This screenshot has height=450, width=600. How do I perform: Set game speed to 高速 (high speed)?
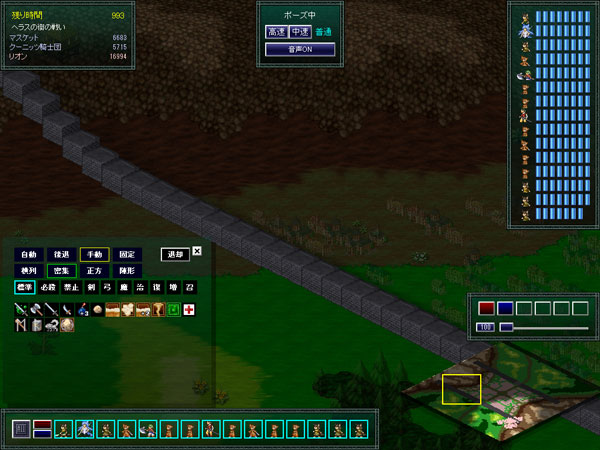coord(275,32)
